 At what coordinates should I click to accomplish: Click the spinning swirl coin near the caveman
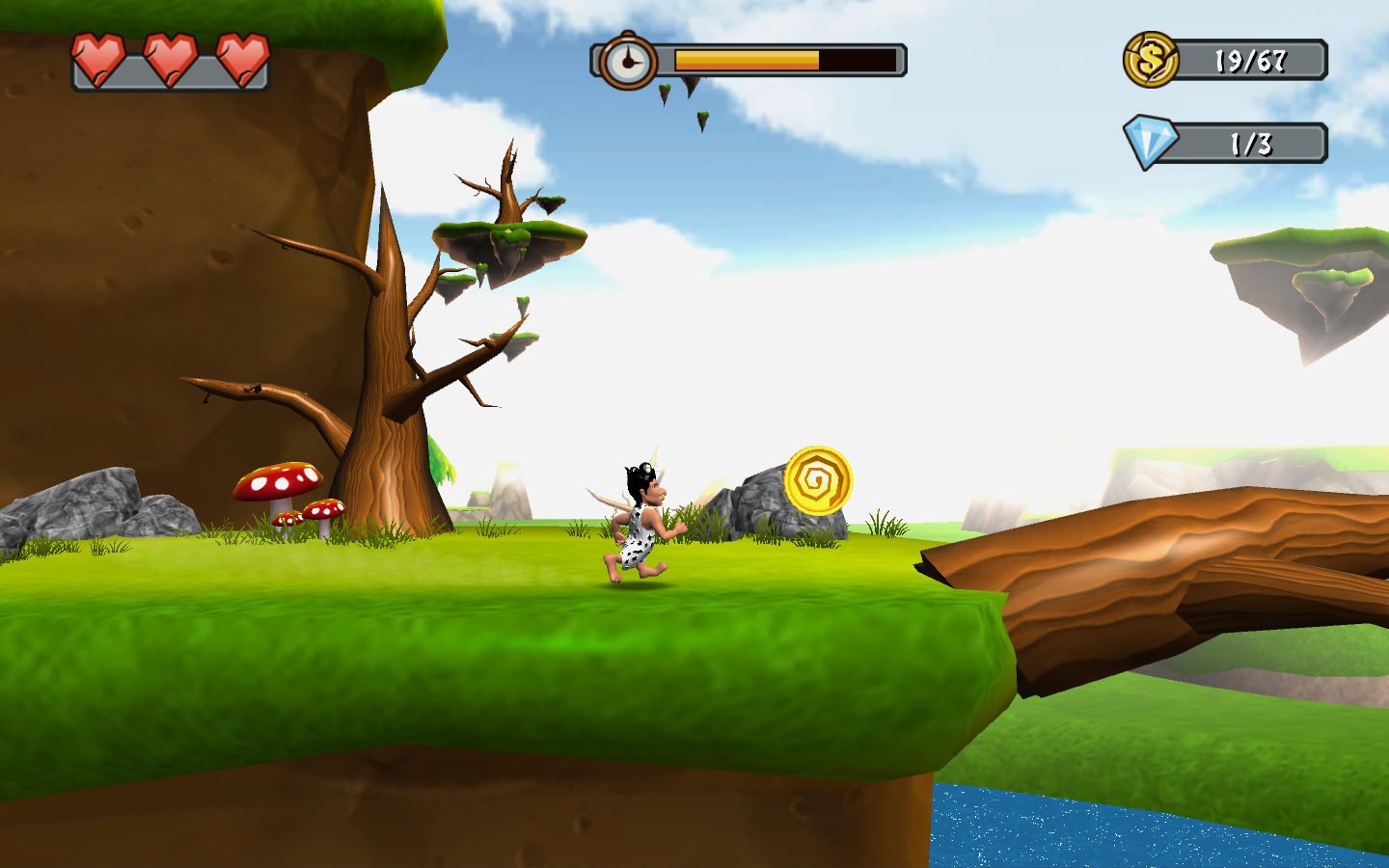tap(821, 477)
